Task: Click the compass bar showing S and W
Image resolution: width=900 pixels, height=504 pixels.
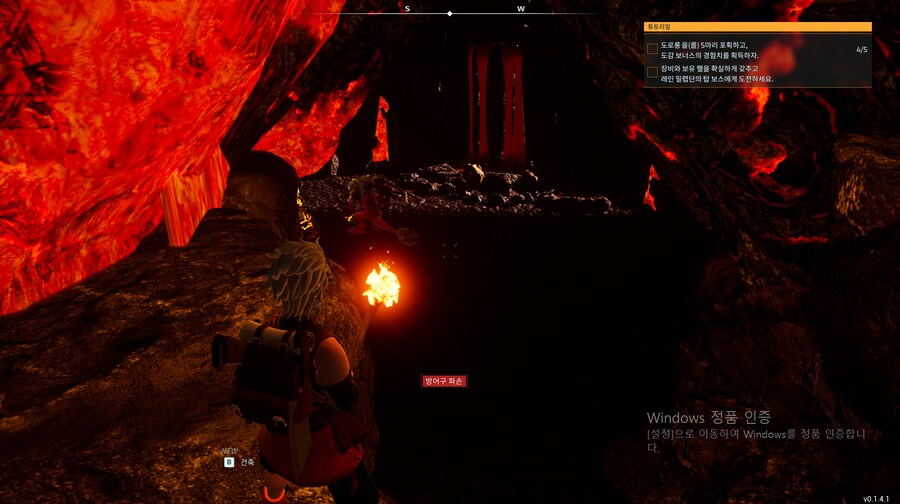Action: point(450,12)
